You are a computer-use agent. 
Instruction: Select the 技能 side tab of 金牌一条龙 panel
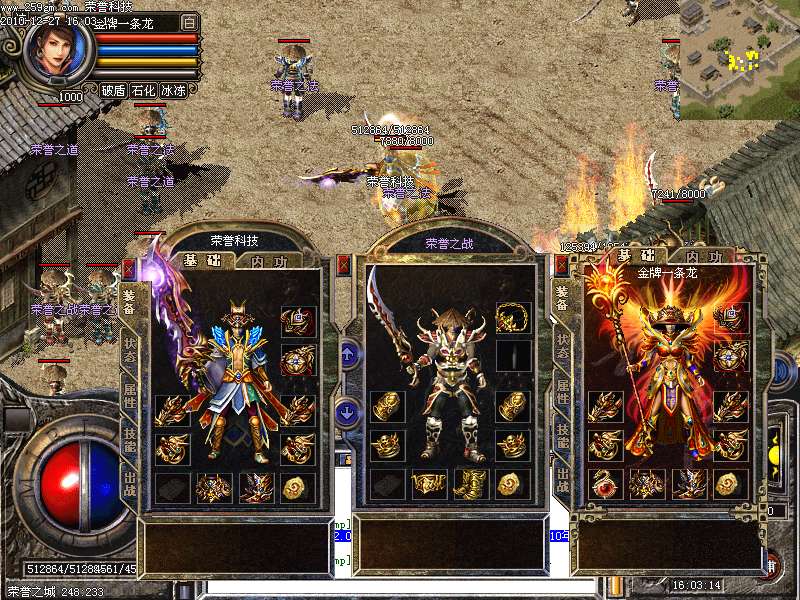point(563,433)
